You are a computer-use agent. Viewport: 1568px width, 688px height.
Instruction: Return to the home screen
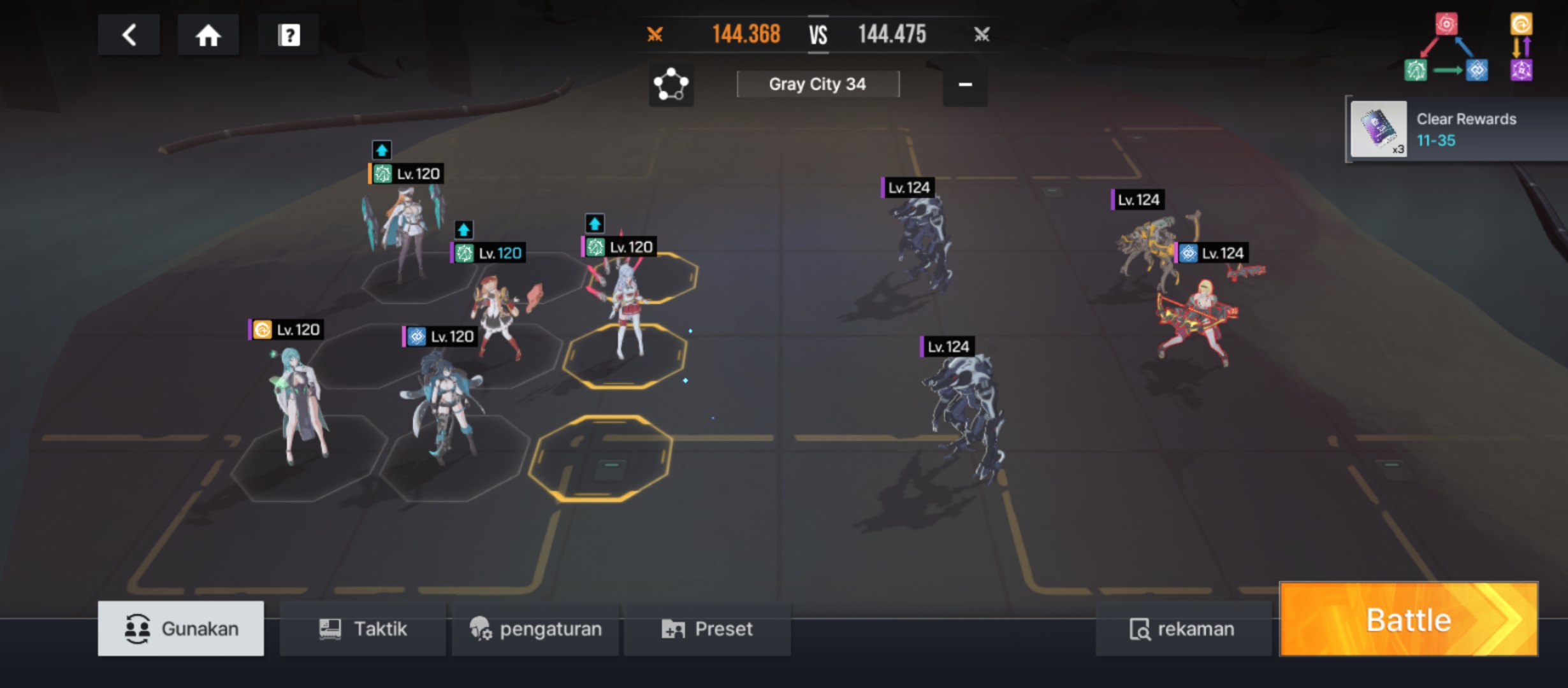208,35
